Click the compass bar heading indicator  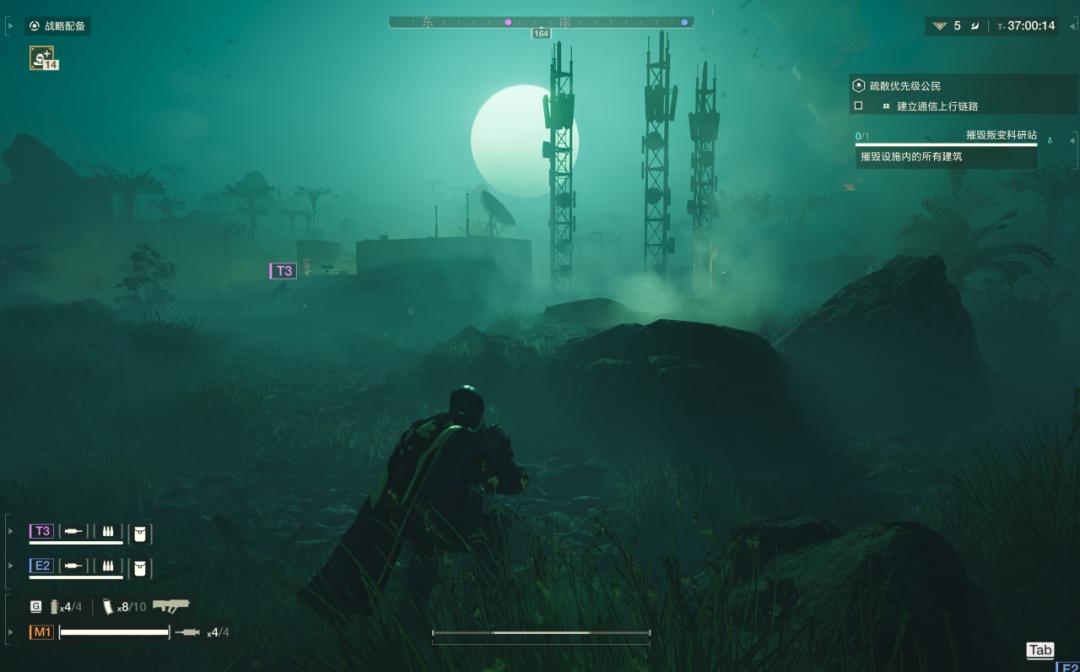coord(541,34)
